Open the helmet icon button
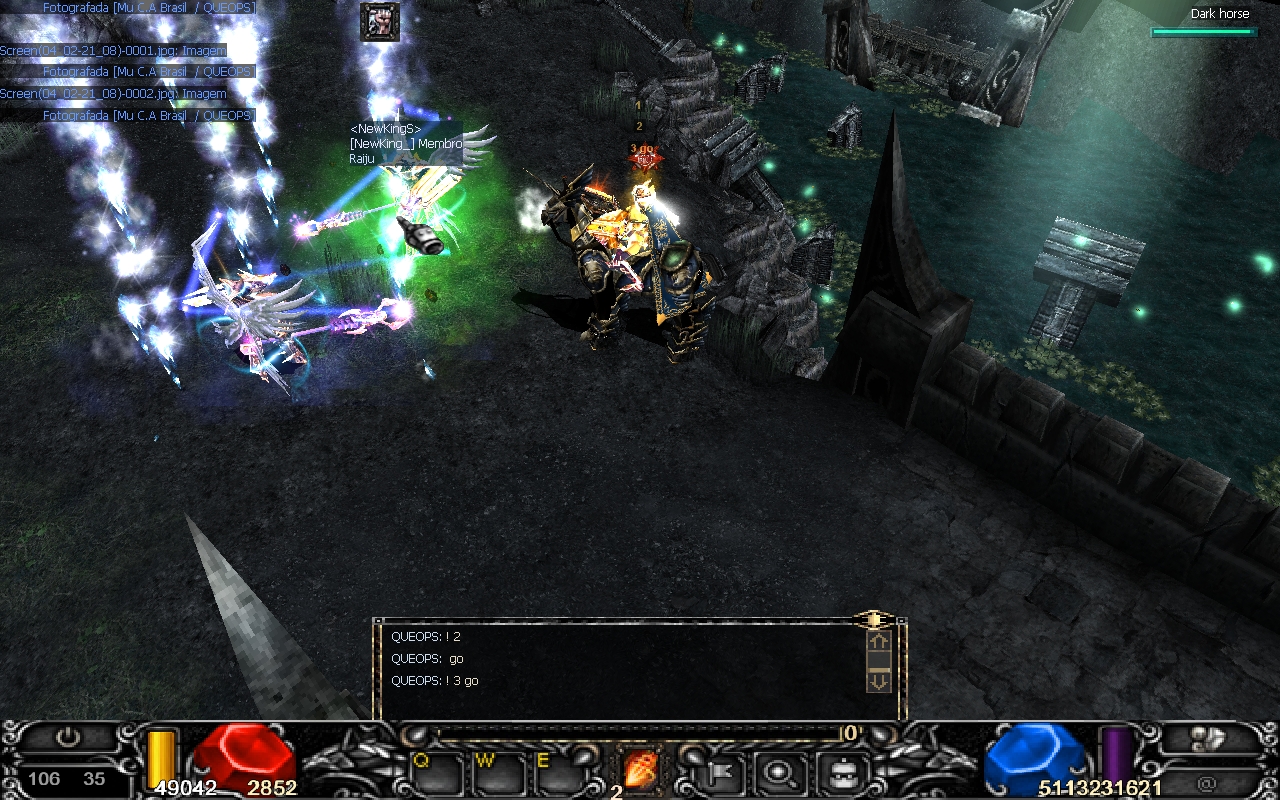Viewport: 1280px width, 800px height. pos(838,771)
